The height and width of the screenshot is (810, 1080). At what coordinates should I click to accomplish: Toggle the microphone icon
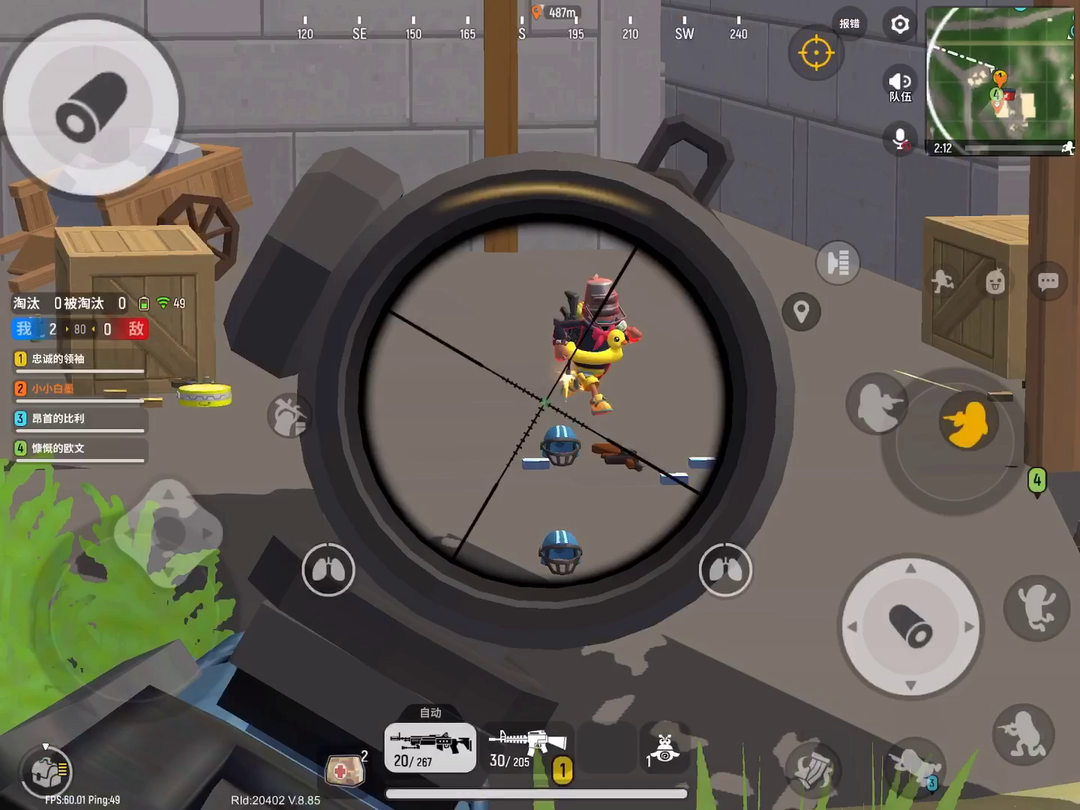[900, 138]
